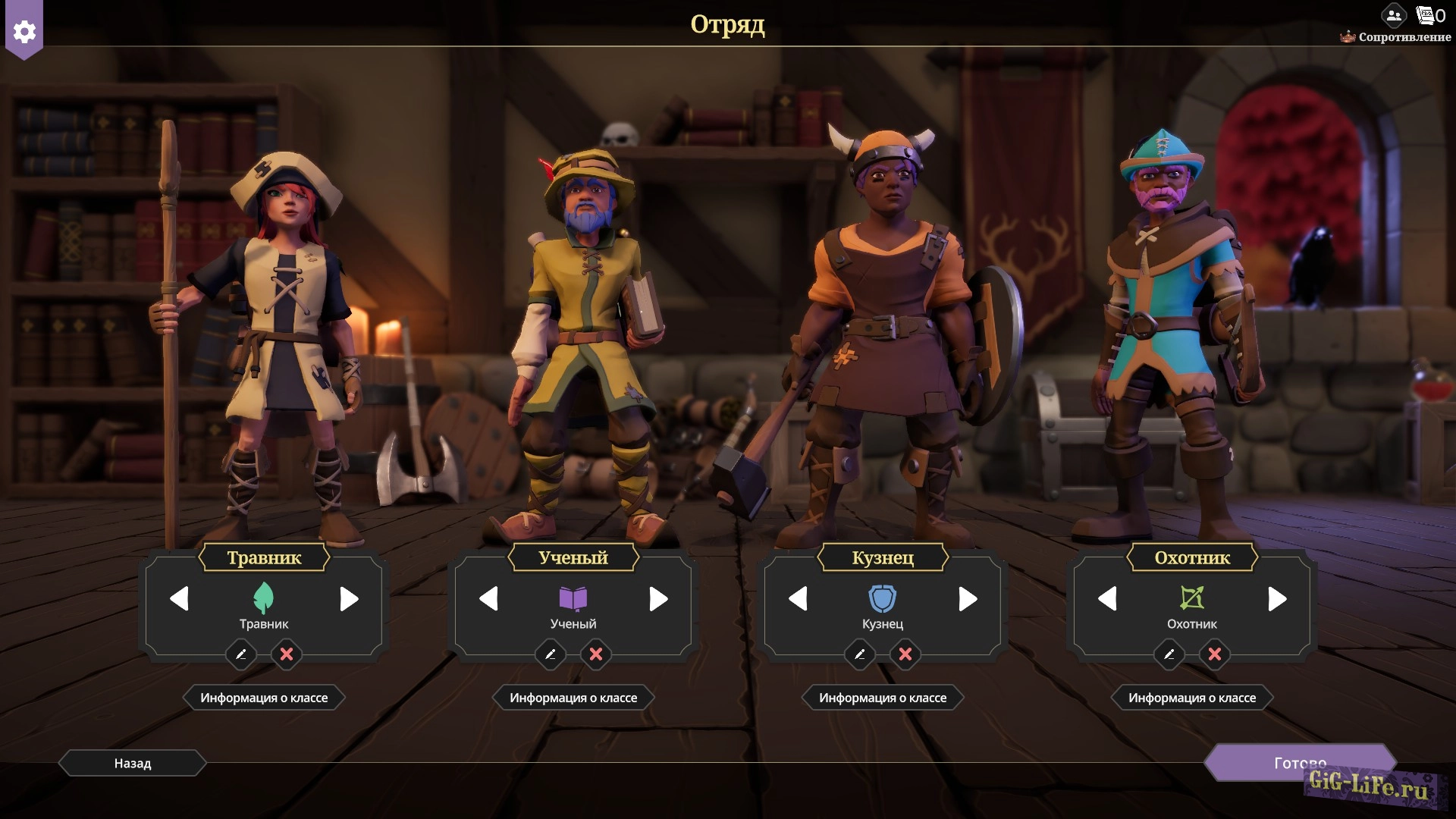
Task: Confirm the squad with Готово
Action: 1300,762
